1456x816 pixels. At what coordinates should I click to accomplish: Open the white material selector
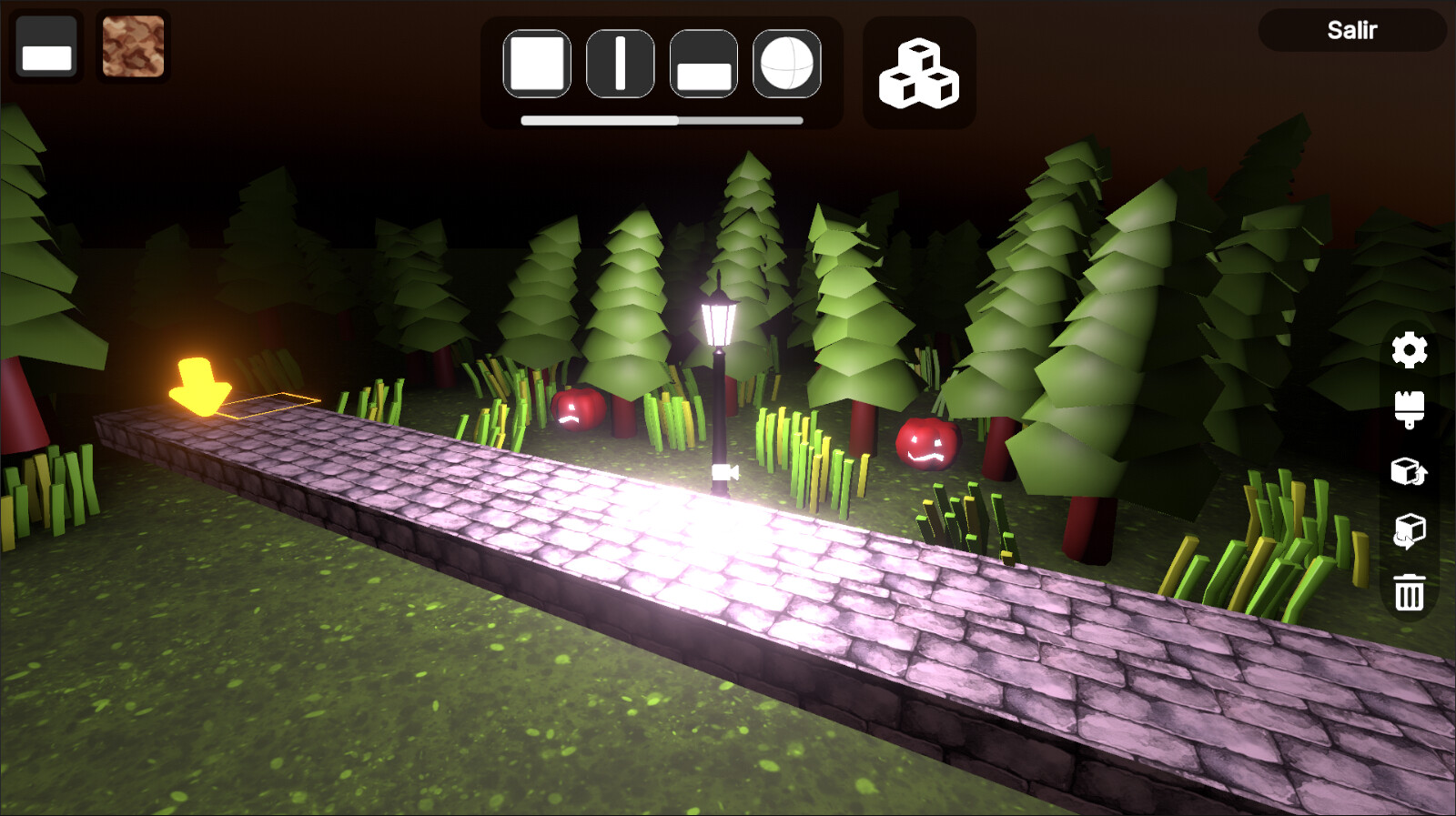pyautogui.click(x=45, y=47)
